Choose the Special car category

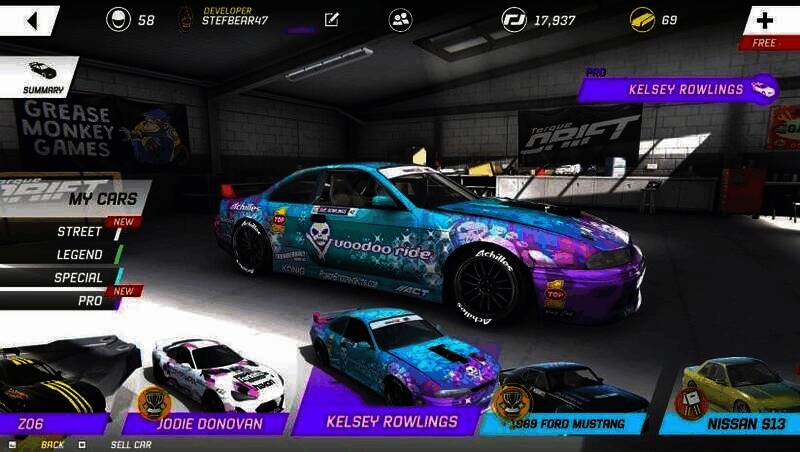coord(78,278)
